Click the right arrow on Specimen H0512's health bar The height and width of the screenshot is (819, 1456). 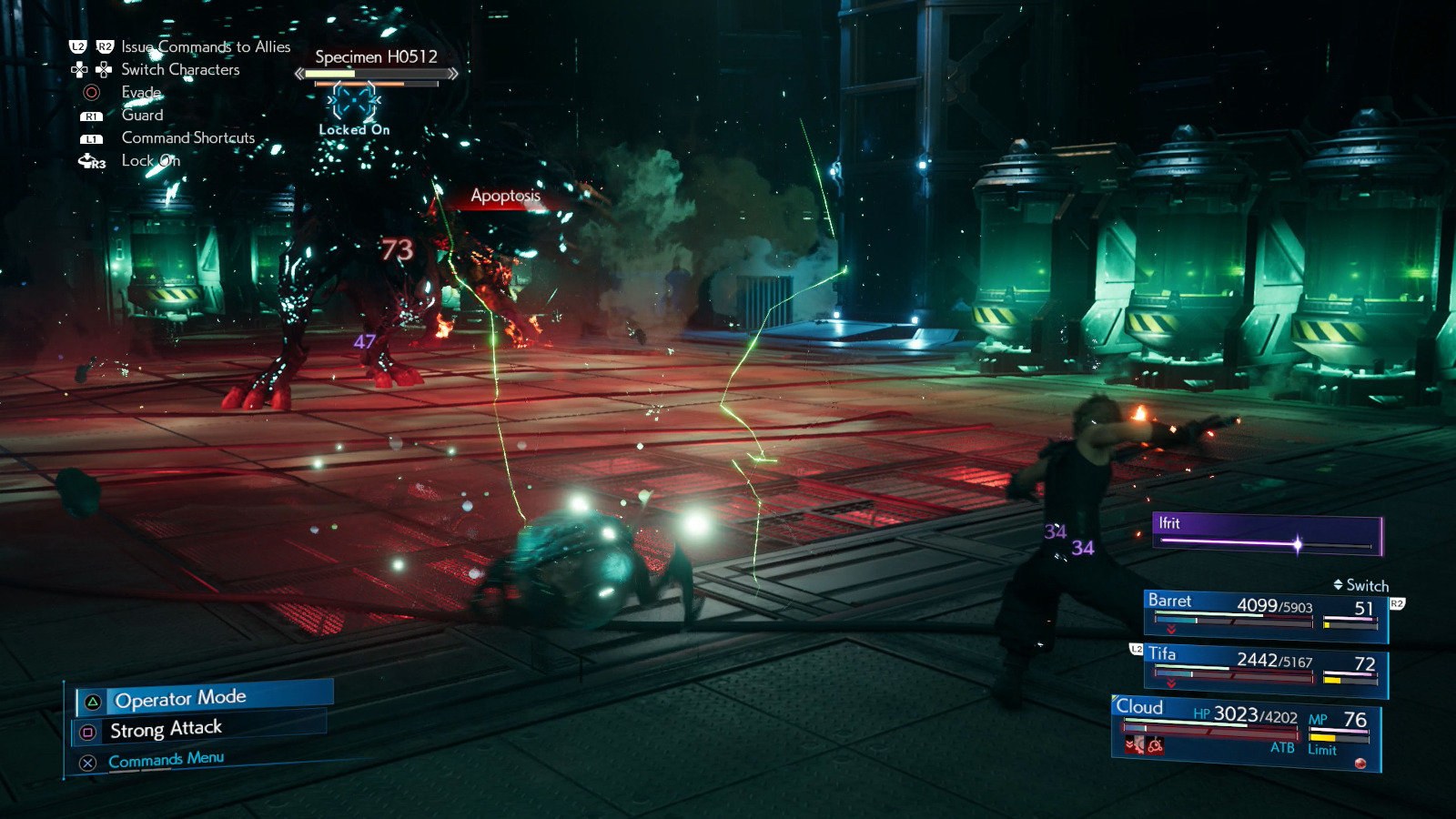453,73
